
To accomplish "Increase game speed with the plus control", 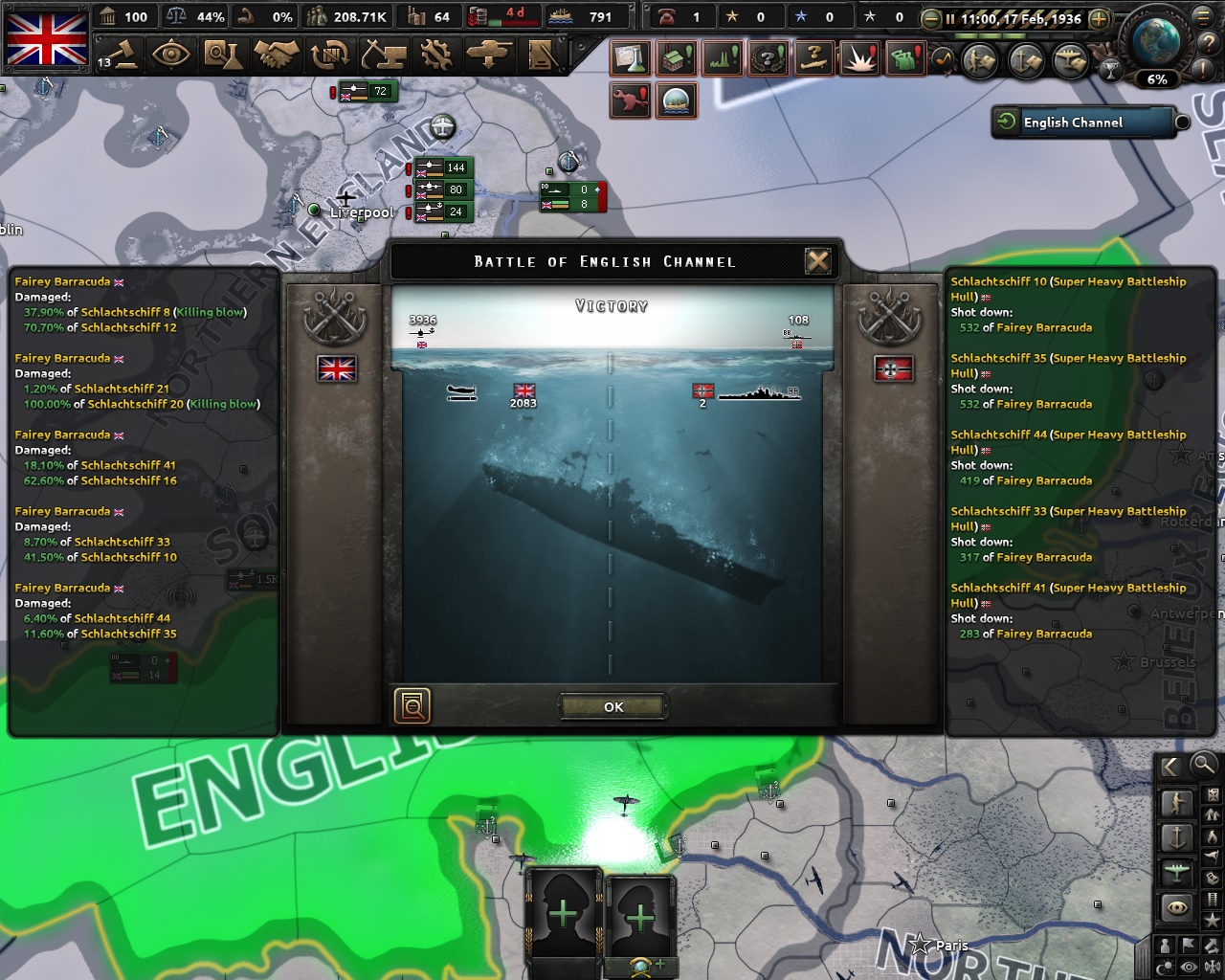I will (1100, 18).
